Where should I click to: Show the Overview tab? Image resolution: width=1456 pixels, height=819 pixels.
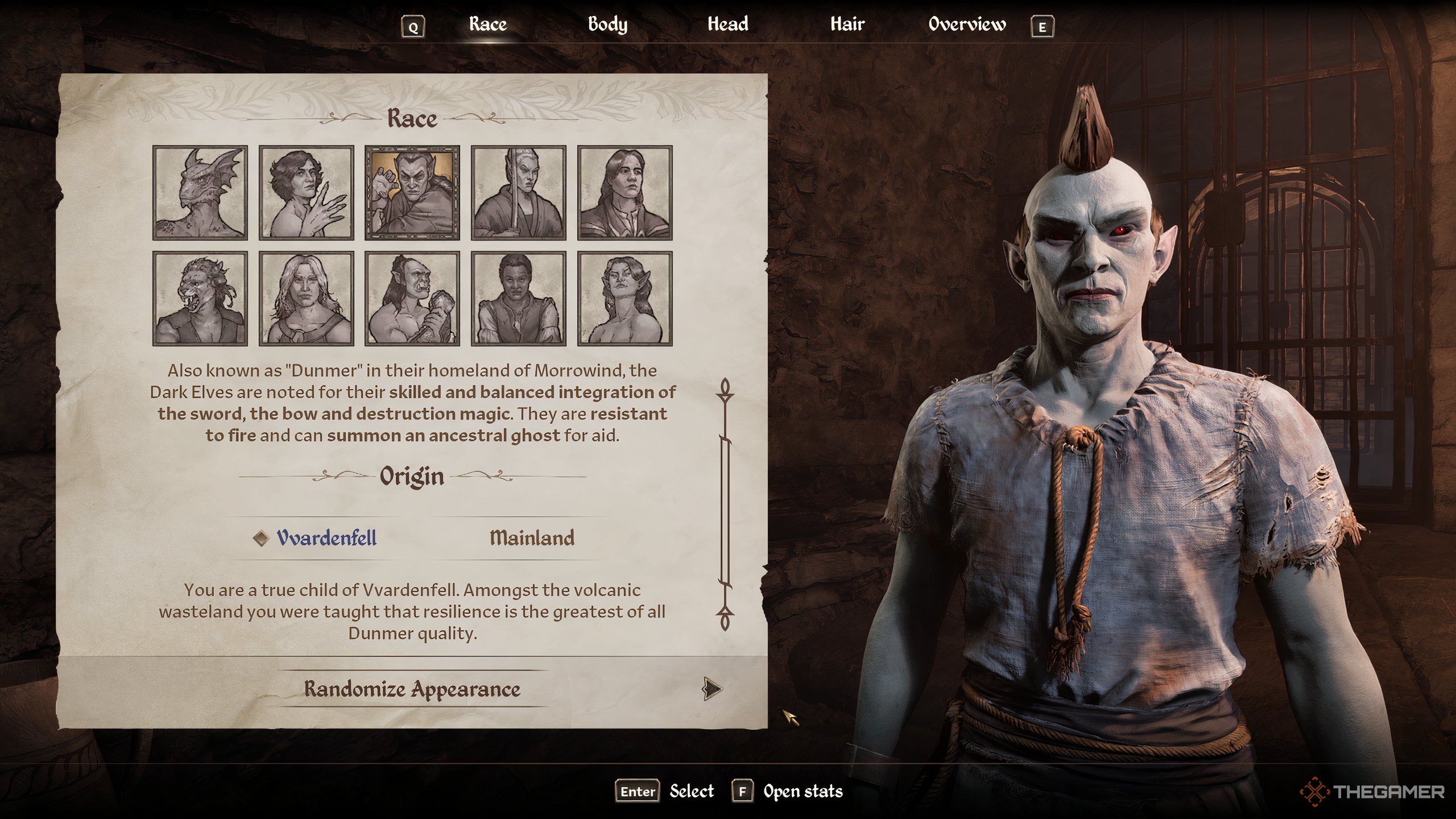pos(967,24)
